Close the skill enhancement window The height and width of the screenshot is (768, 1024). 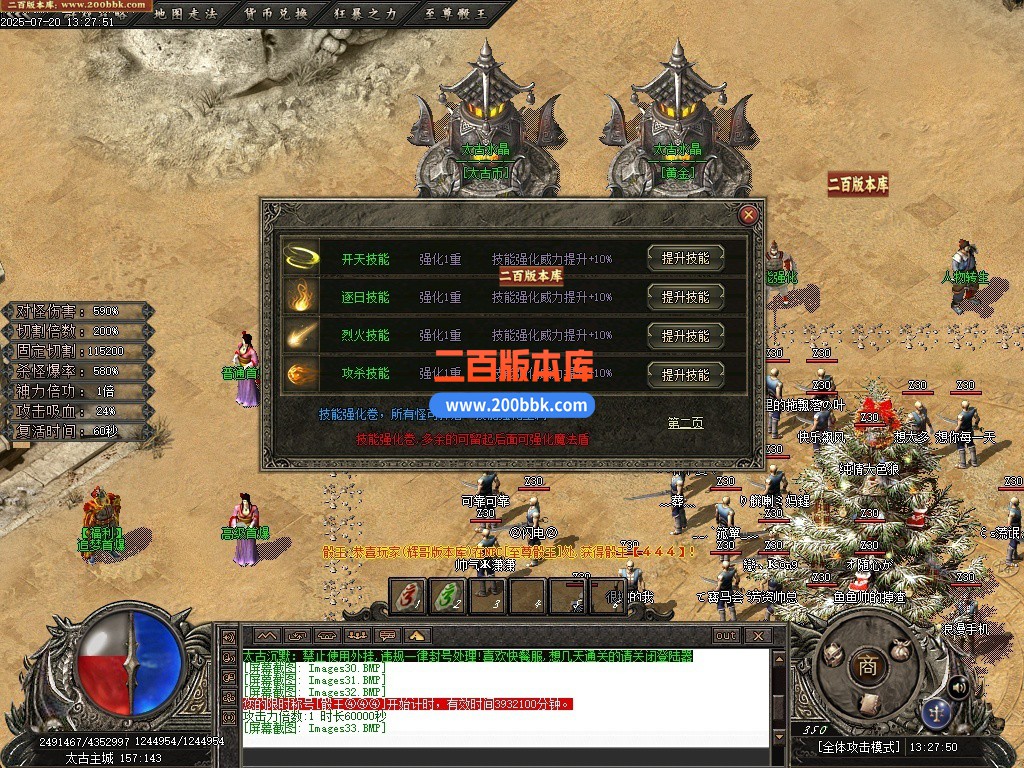point(747,215)
